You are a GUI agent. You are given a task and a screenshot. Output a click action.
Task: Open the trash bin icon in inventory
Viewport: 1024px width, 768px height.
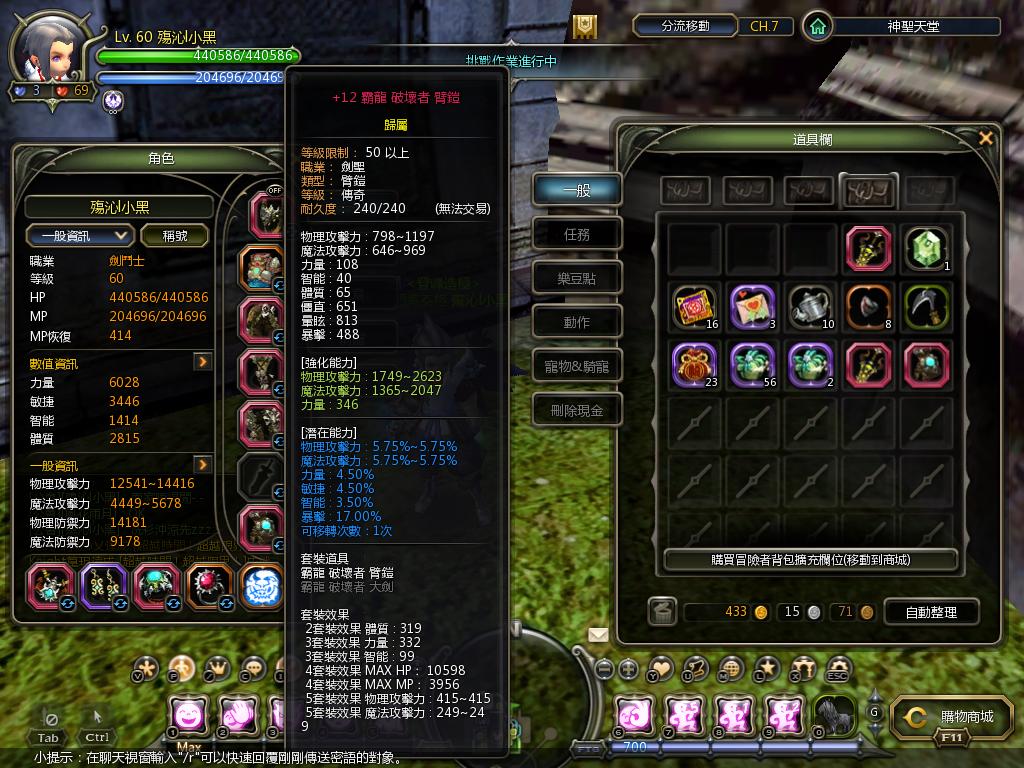661,611
